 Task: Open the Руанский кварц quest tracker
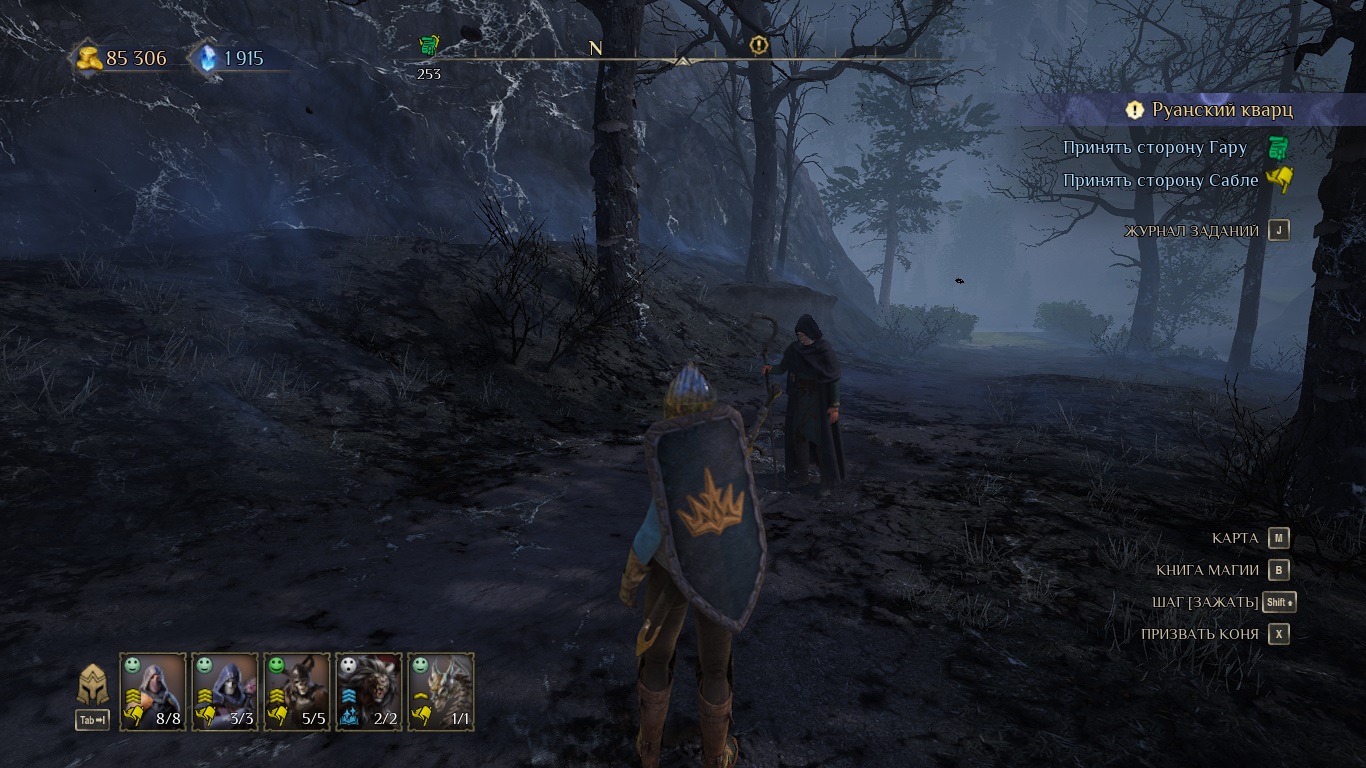1221,110
